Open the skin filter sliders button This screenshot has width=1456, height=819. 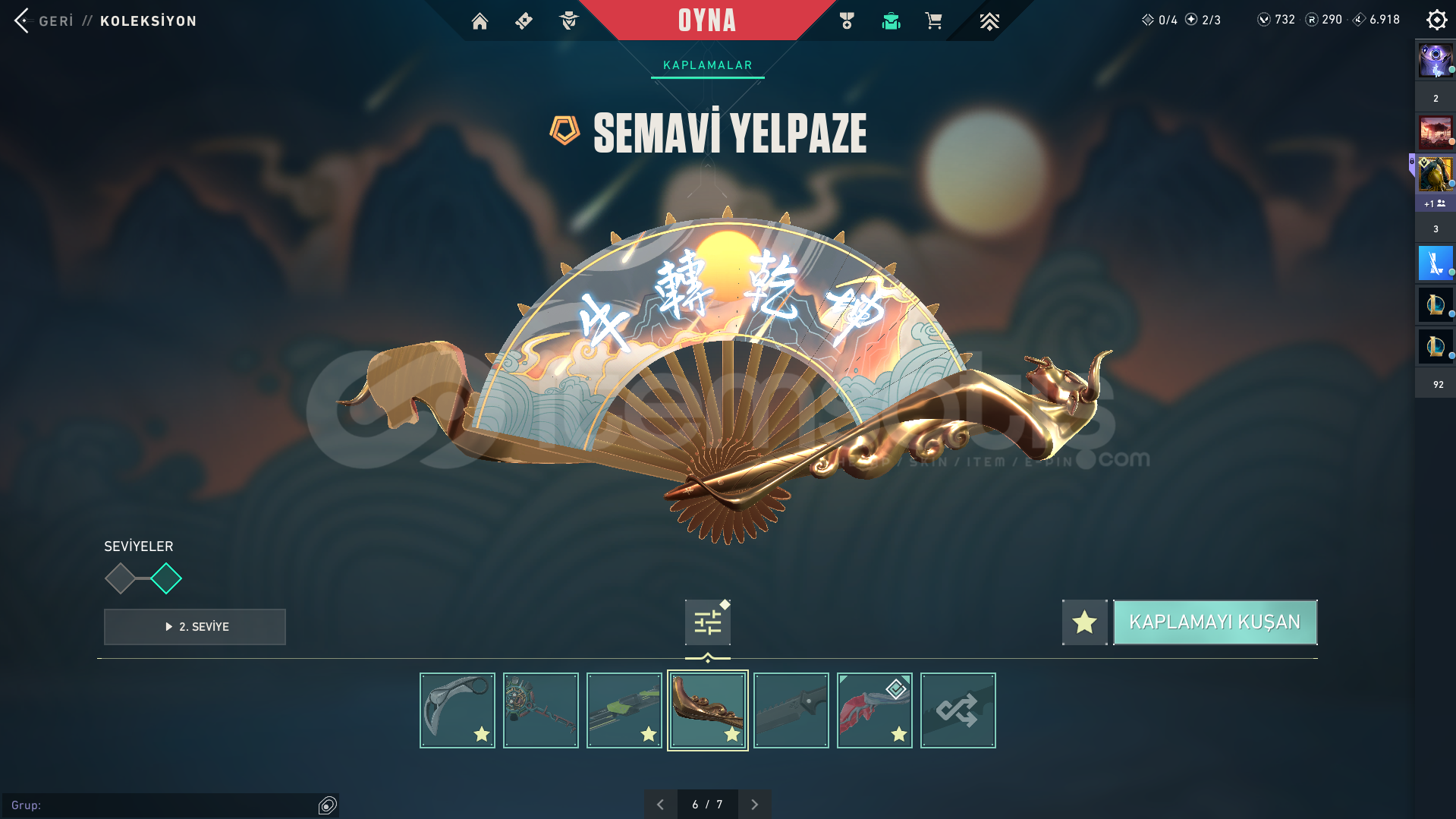pos(707,623)
